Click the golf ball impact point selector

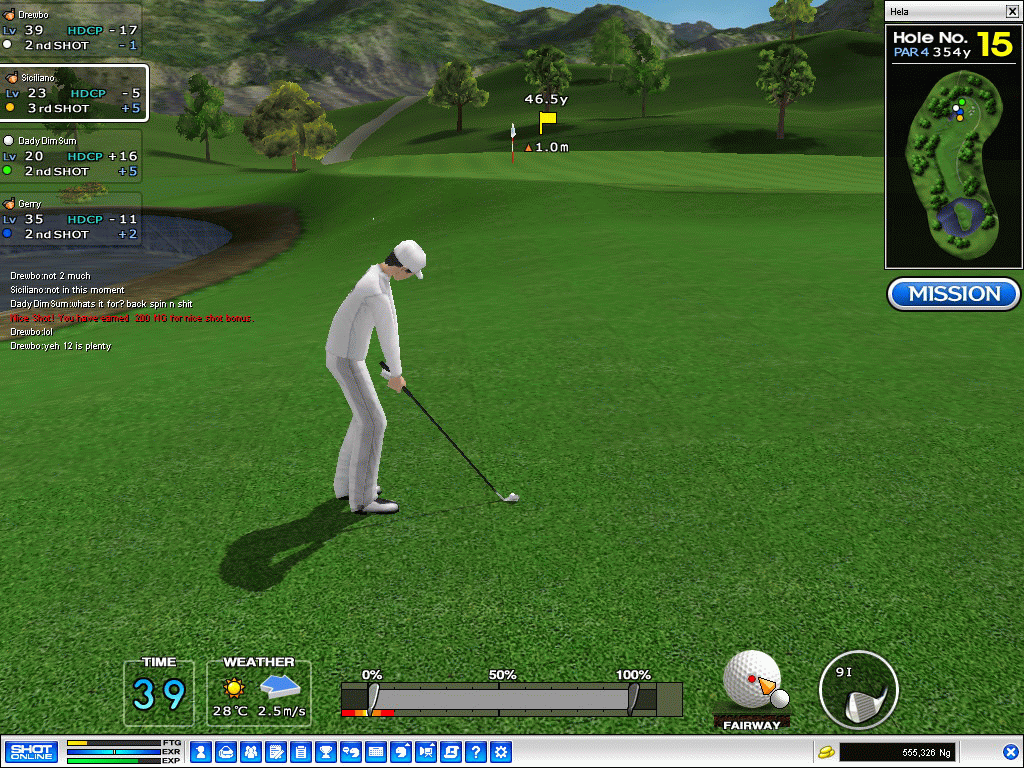click(x=752, y=681)
